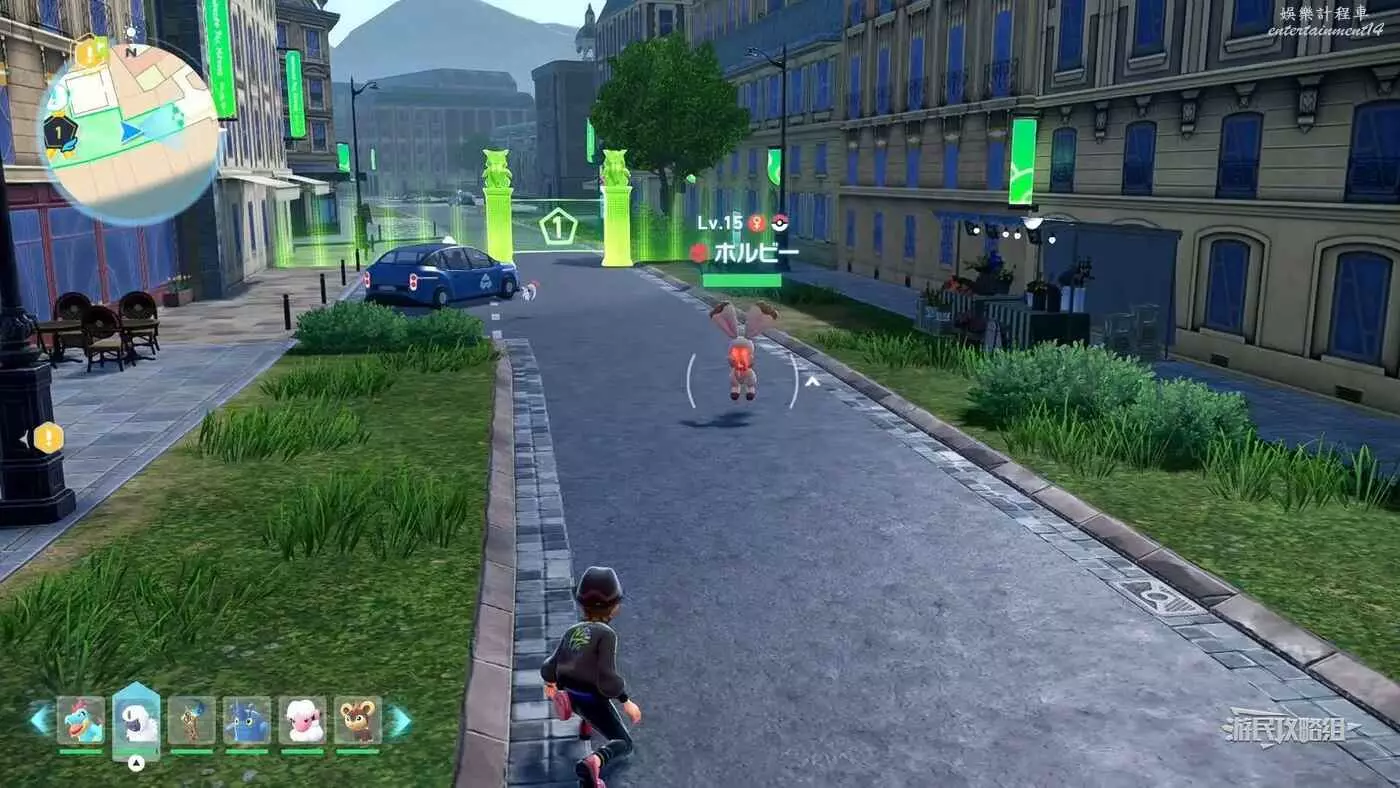Click the green pentagon zone 1 marker
The height and width of the screenshot is (788, 1400).
(x=558, y=226)
